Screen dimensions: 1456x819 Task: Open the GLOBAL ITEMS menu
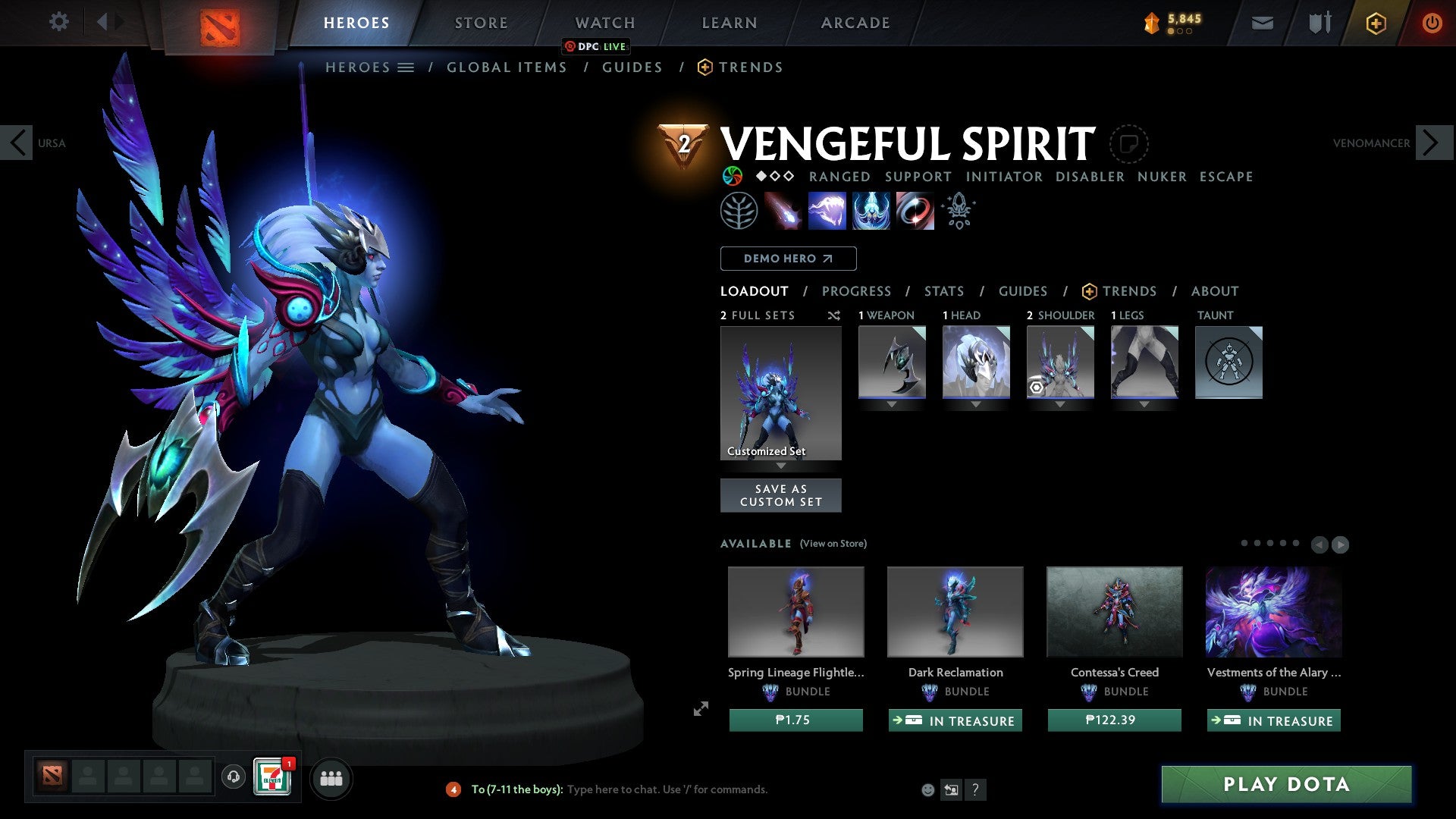[x=507, y=67]
